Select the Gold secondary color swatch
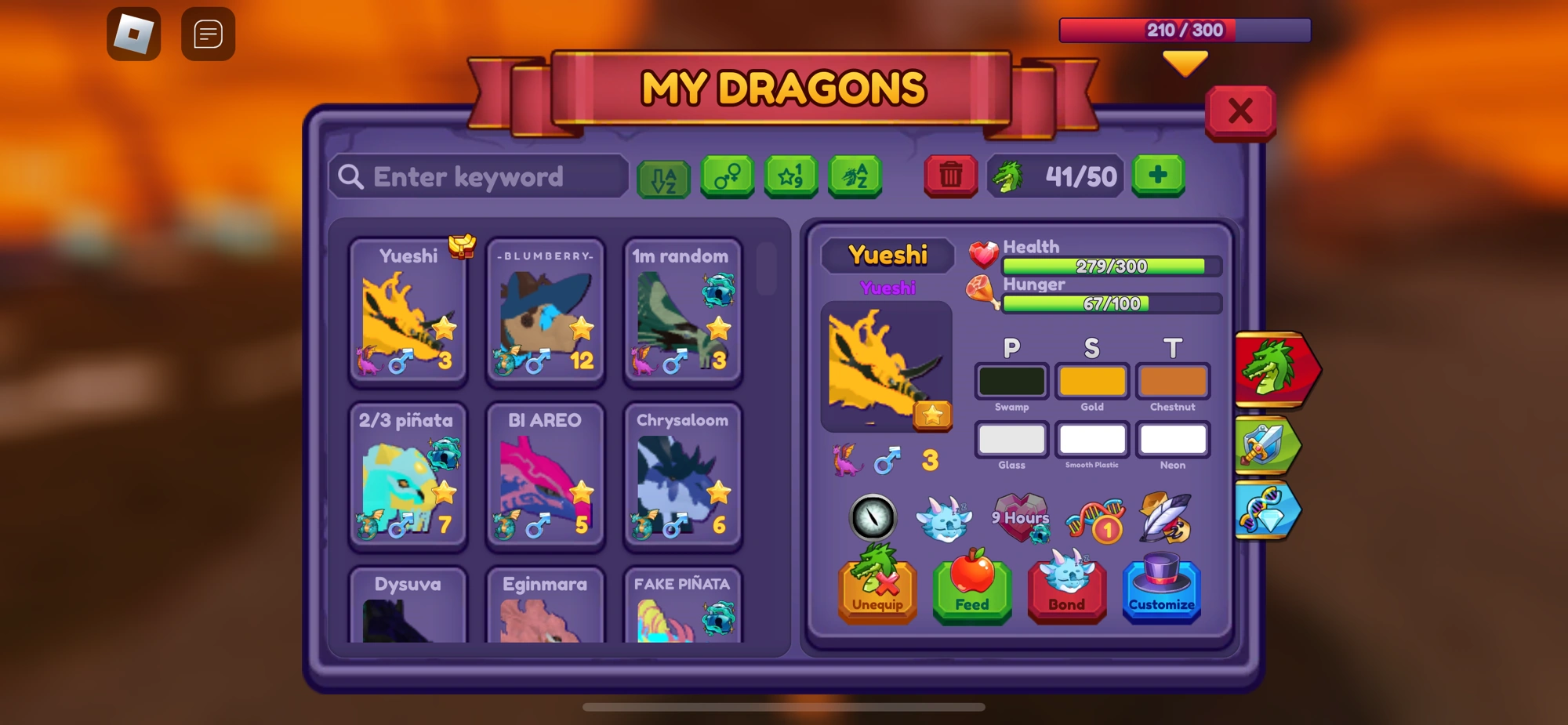This screenshot has height=725, width=1568. pos(1092,381)
